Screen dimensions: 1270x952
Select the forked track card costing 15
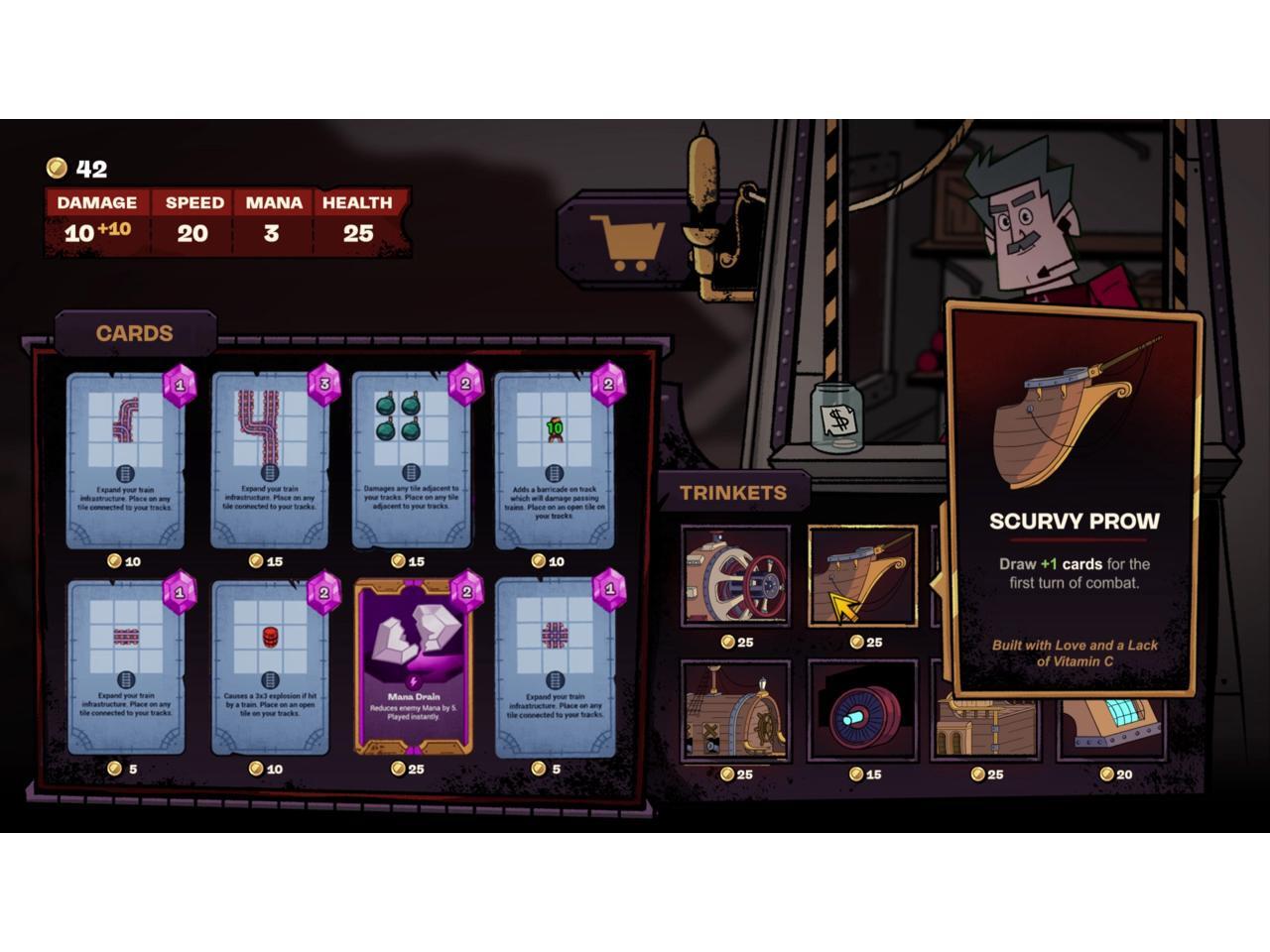[x=268, y=460]
